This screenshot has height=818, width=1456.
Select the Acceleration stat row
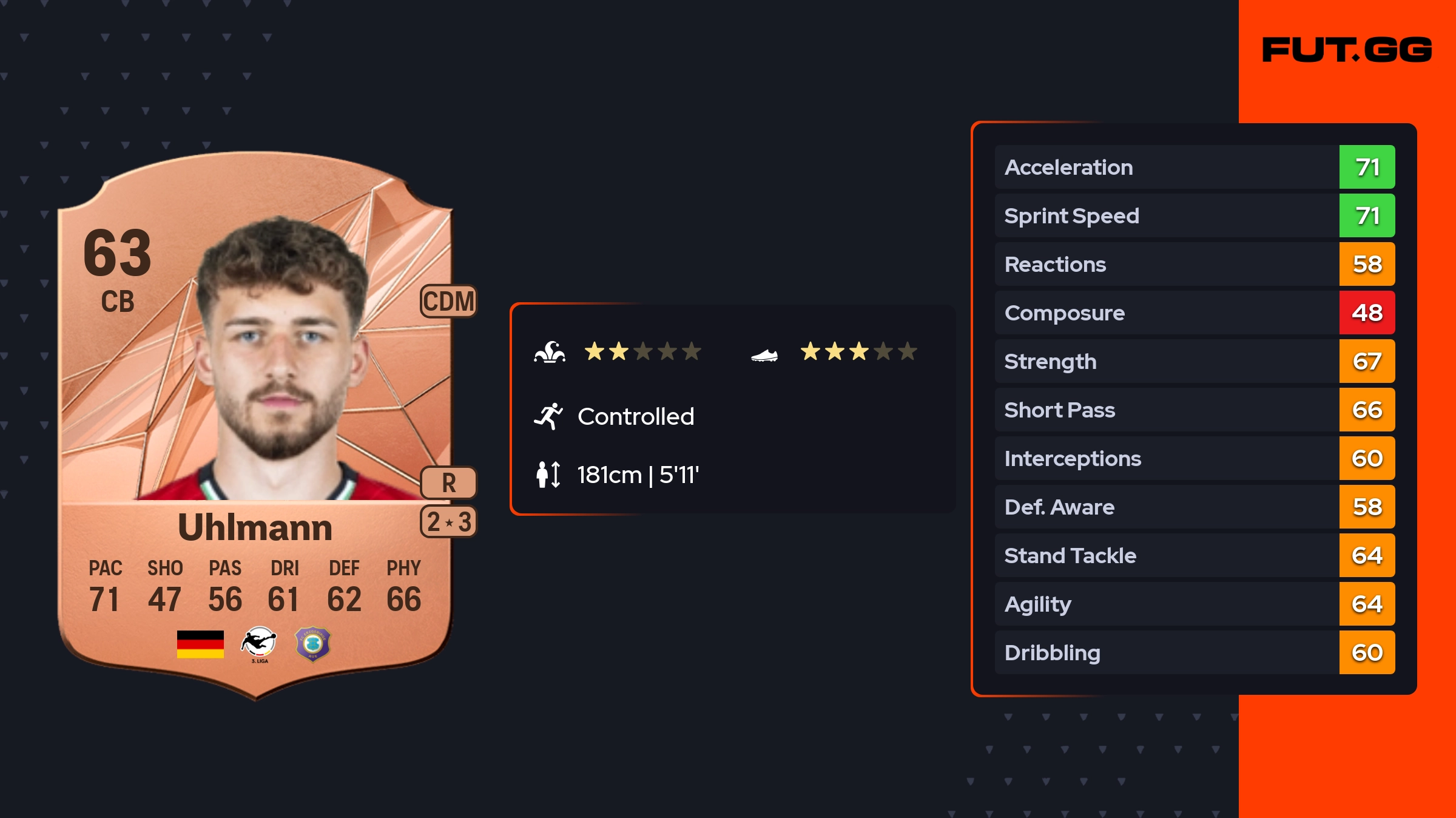point(1194,167)
